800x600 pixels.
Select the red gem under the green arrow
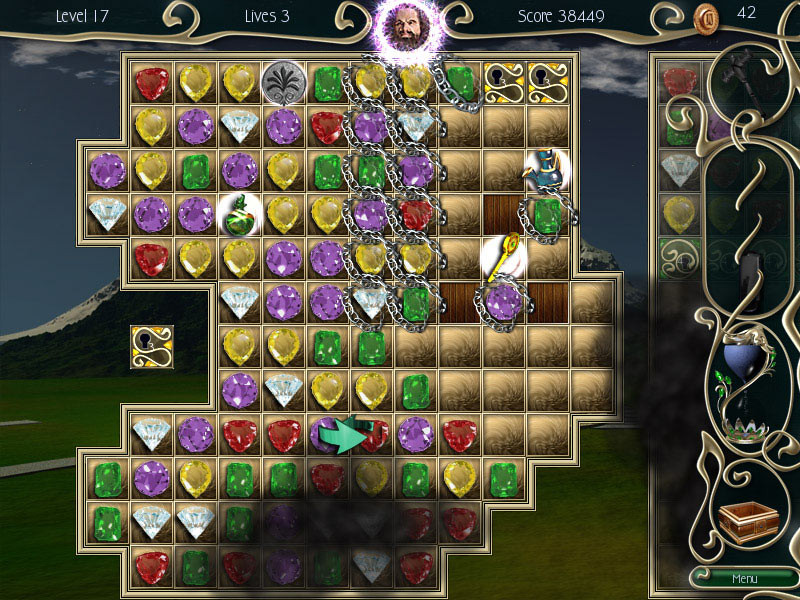(x=372, y=434)
